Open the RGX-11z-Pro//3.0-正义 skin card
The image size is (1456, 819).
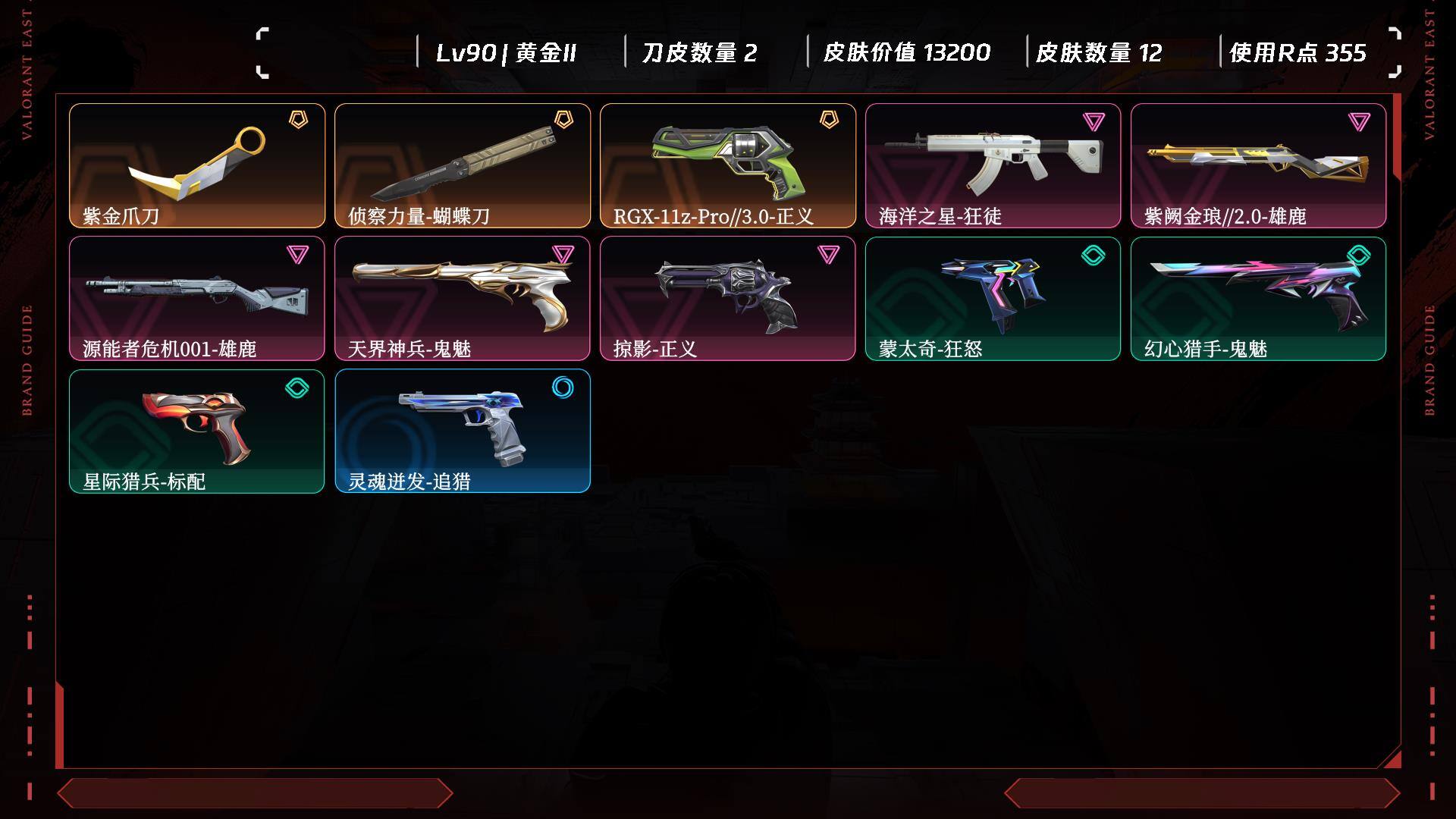(728, 165)
